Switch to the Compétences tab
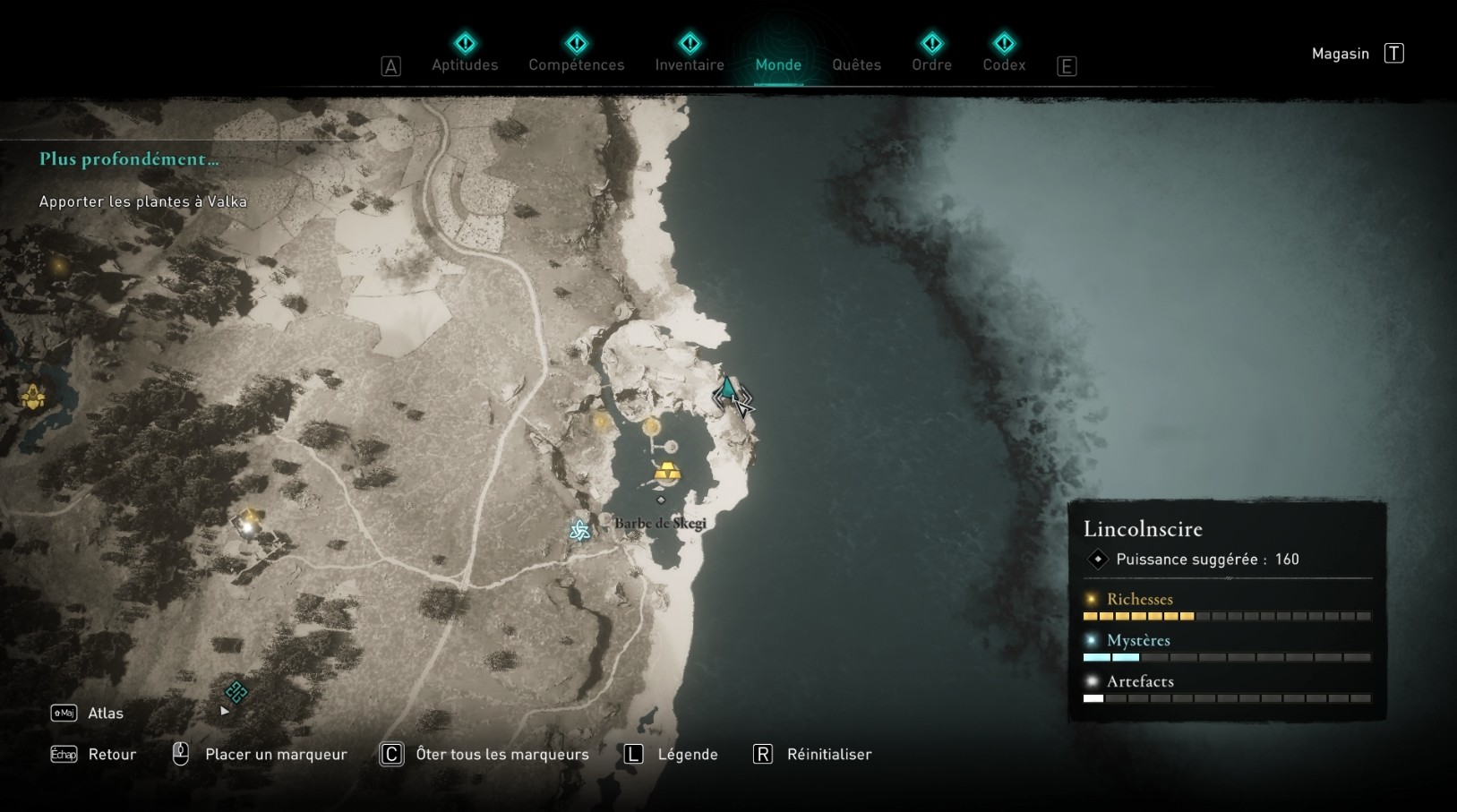This screenshot has height=812, width=1457. click(576, 64)
